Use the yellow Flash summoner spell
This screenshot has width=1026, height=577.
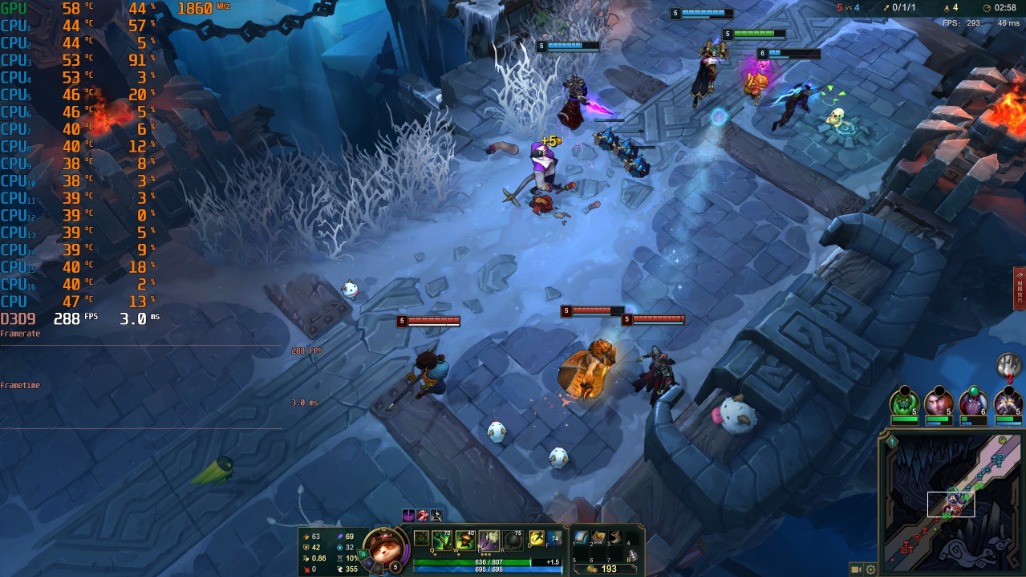(x=537, y=538)
